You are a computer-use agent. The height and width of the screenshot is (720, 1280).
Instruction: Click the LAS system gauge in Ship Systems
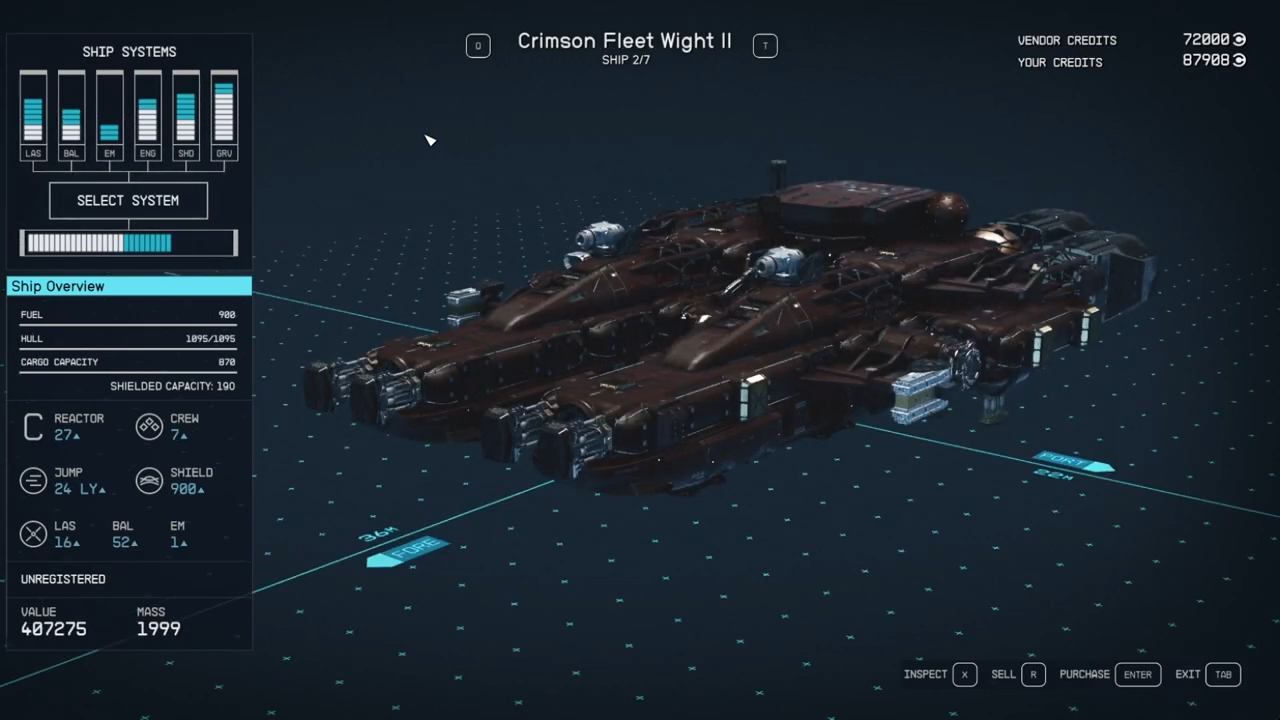click(x=33, y=113)
